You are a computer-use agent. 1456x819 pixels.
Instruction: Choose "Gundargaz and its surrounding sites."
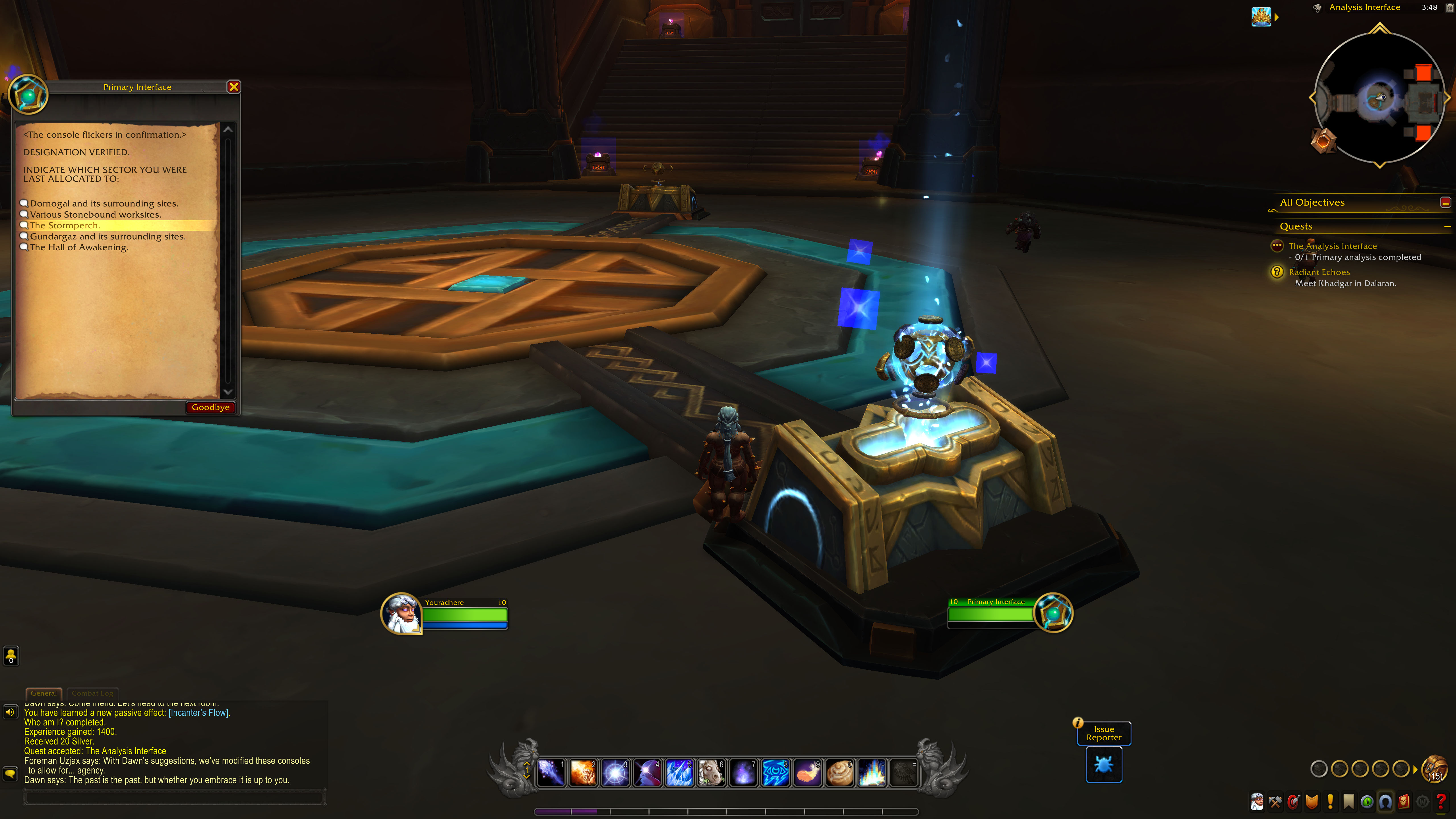coord(107,237)
